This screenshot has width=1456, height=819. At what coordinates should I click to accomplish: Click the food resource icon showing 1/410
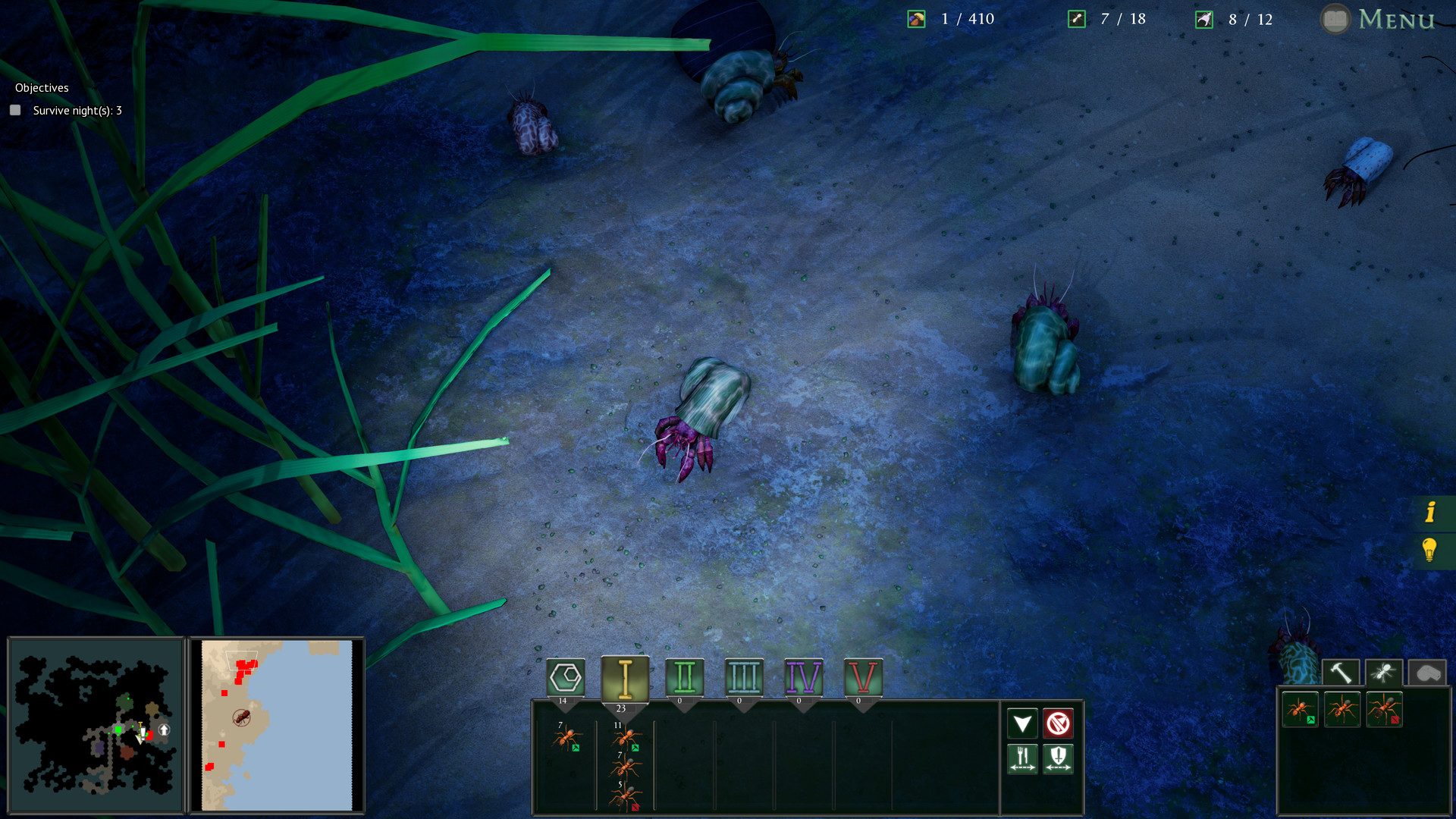(915, 19)
